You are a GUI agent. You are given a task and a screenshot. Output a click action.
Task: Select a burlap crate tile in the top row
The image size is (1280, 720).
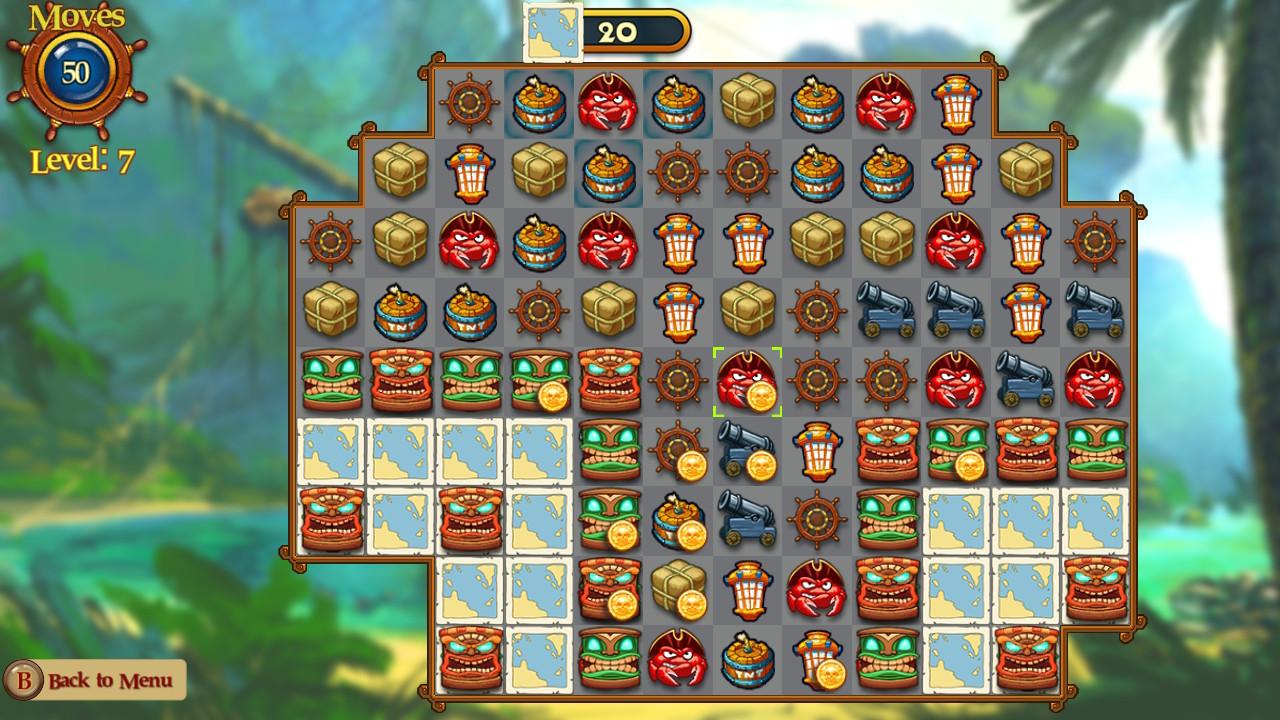click(746, 104)
